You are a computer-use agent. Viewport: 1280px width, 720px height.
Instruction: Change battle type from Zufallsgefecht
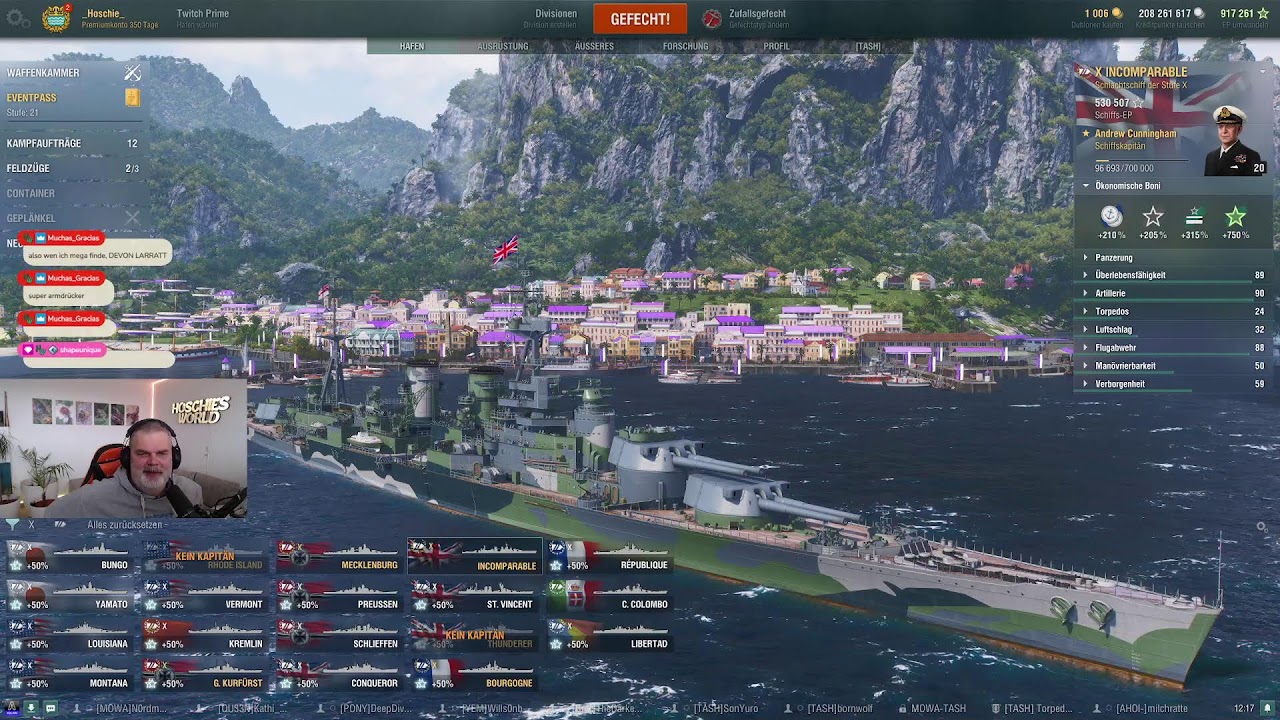click(756, 18)
